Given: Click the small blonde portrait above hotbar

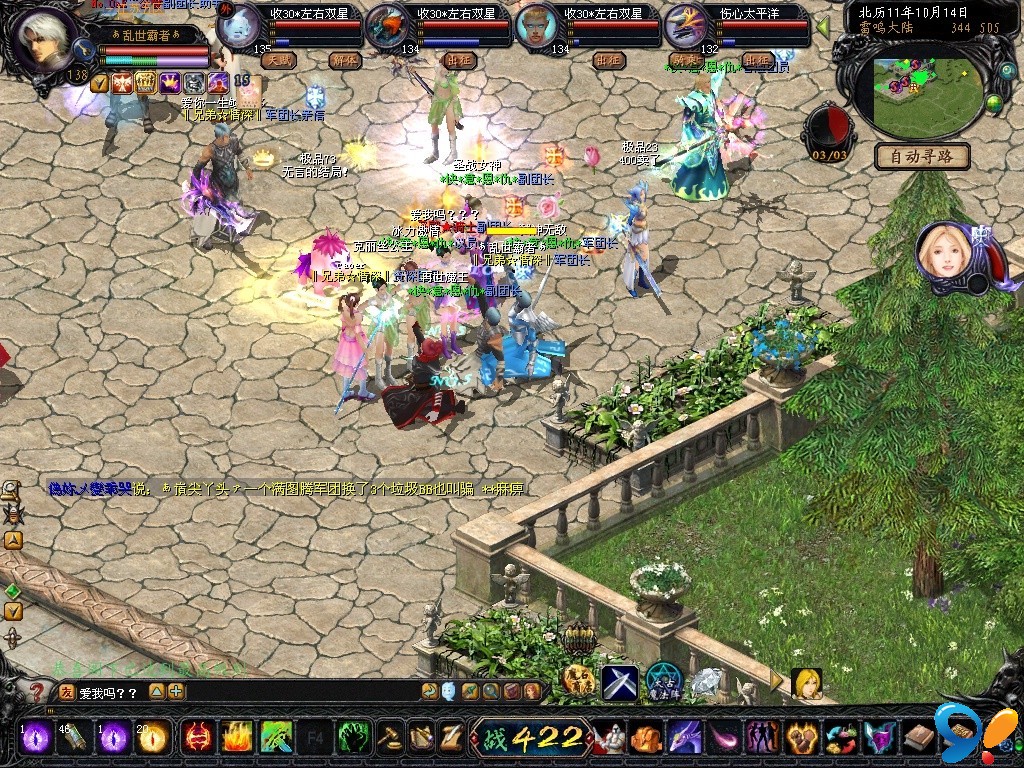Looking at the screenshot, I should [806, 683].
